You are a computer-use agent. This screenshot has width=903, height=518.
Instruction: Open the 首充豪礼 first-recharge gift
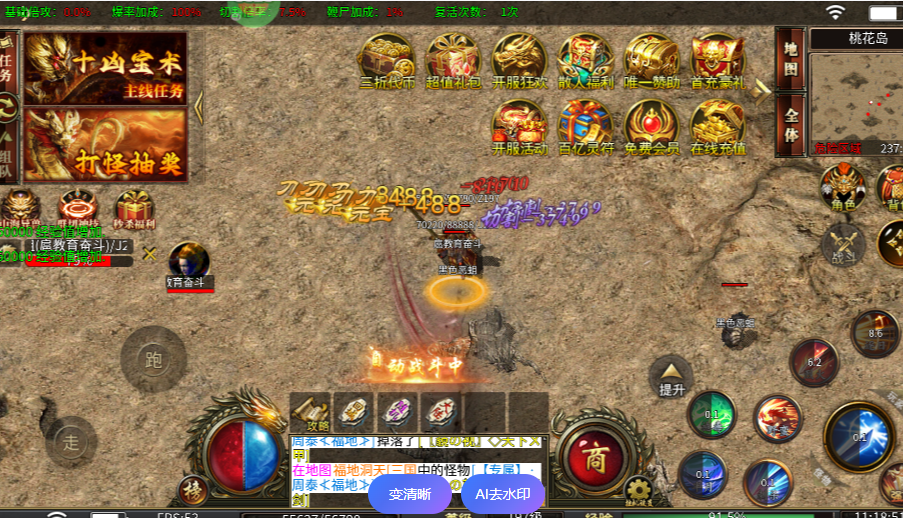click(x=717, y=60)
